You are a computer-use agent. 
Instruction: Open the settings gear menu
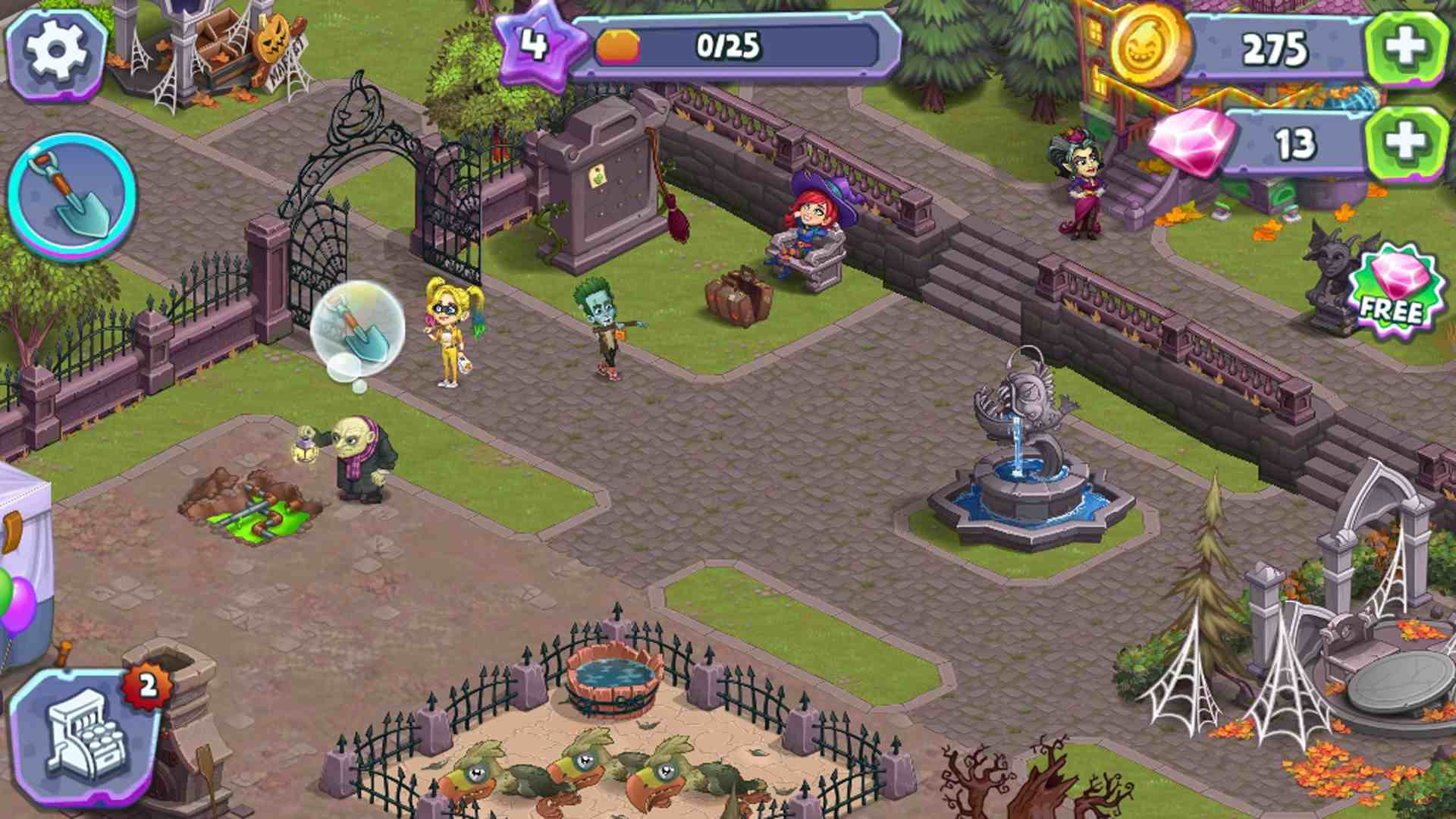pos(55,52)
